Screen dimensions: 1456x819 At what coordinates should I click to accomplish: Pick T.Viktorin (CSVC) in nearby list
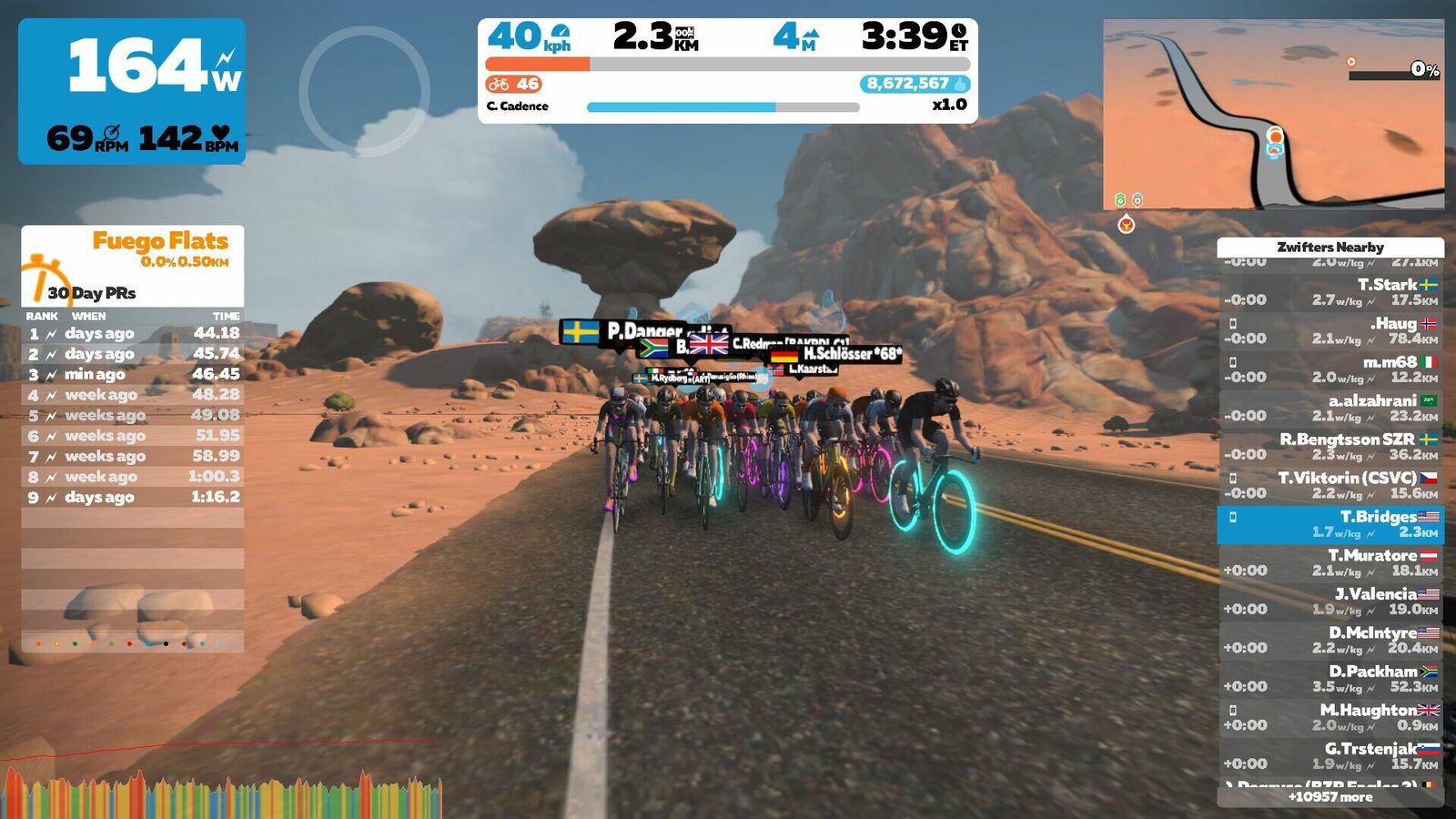click(1330, 485)
